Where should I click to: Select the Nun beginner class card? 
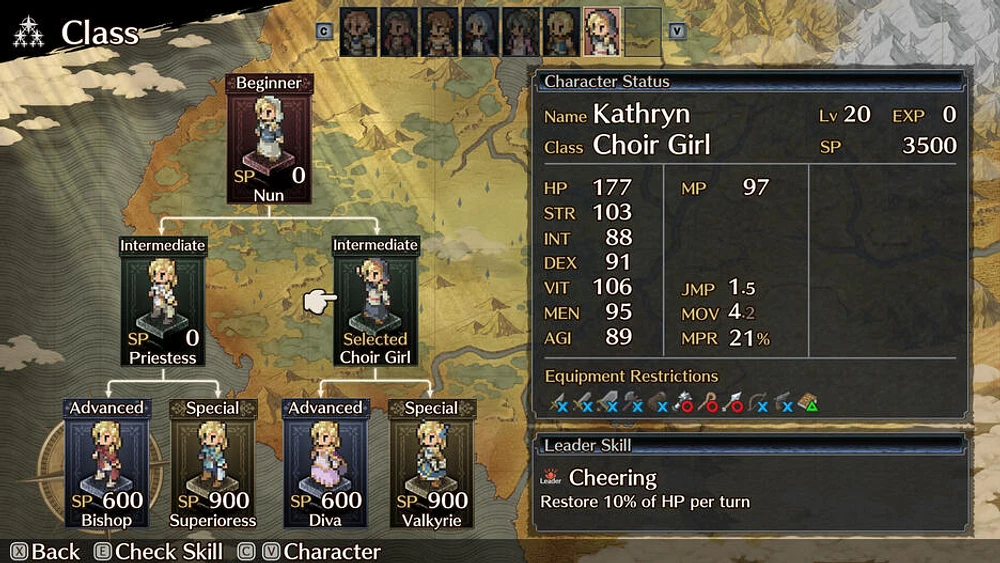click(268, 138)
